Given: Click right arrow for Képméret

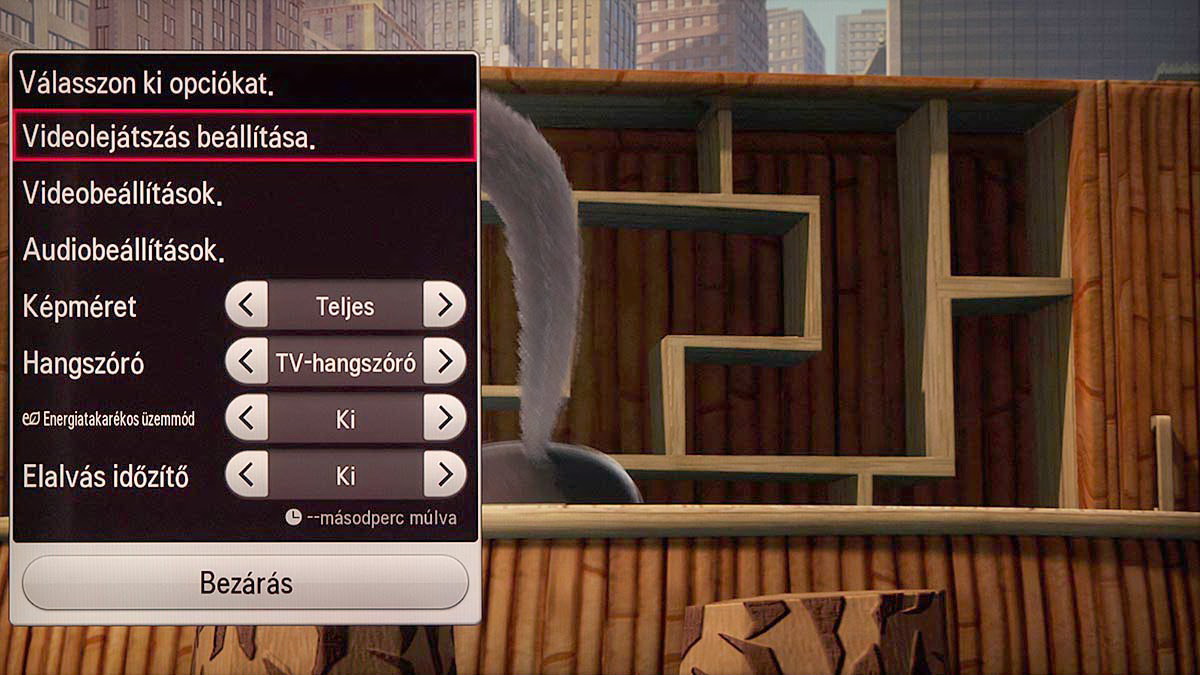Looking at the screenshot, I should pyautogui.click(x=444, y=305).
